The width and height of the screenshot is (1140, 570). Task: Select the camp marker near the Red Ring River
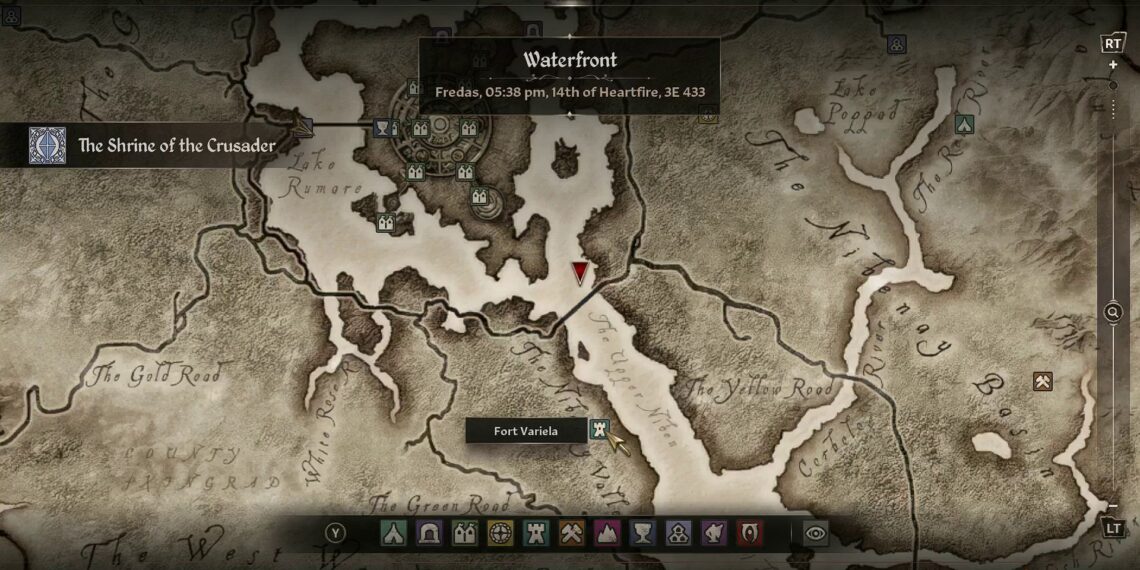pos(963,124)
